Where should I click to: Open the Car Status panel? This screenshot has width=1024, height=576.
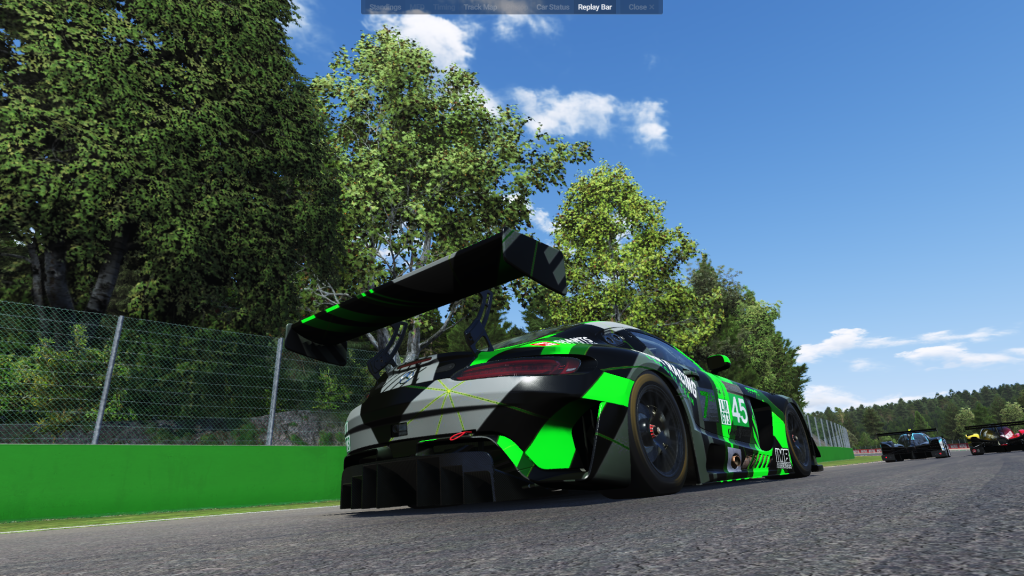[x=553, y=7]
